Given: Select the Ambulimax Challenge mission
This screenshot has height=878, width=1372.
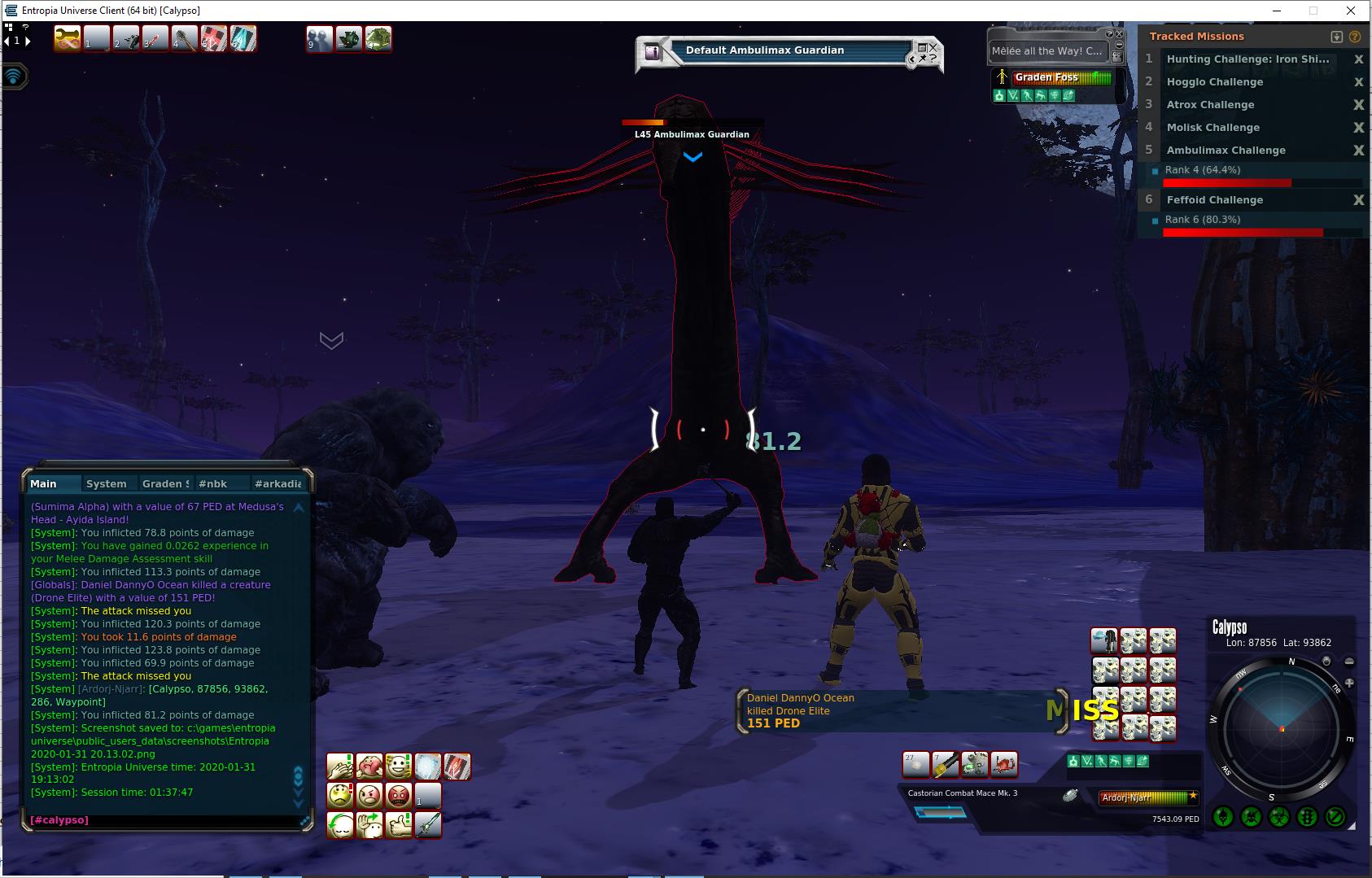Looking at the screenshot, I should [1226, 151].
